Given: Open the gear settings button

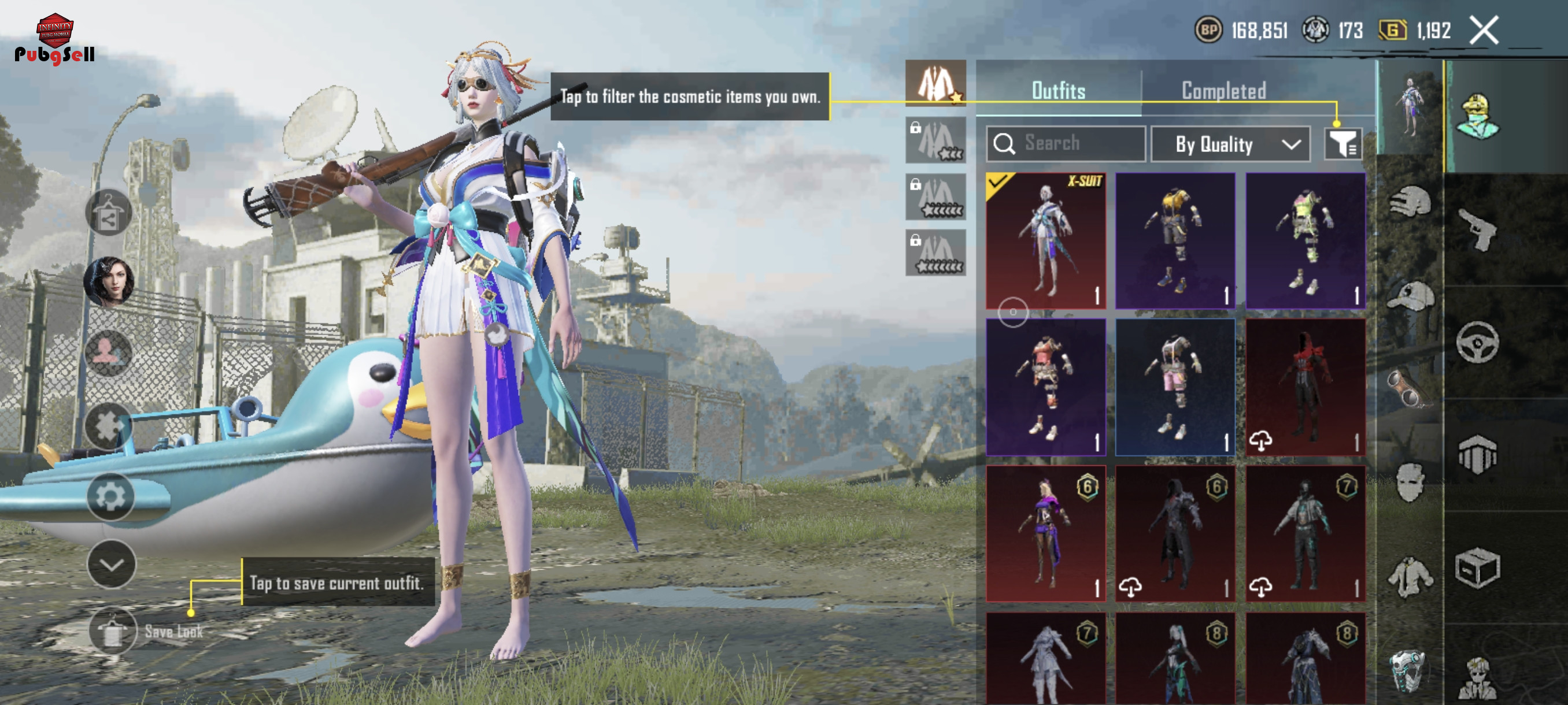Looking at the screenshot, I should 110,497.
